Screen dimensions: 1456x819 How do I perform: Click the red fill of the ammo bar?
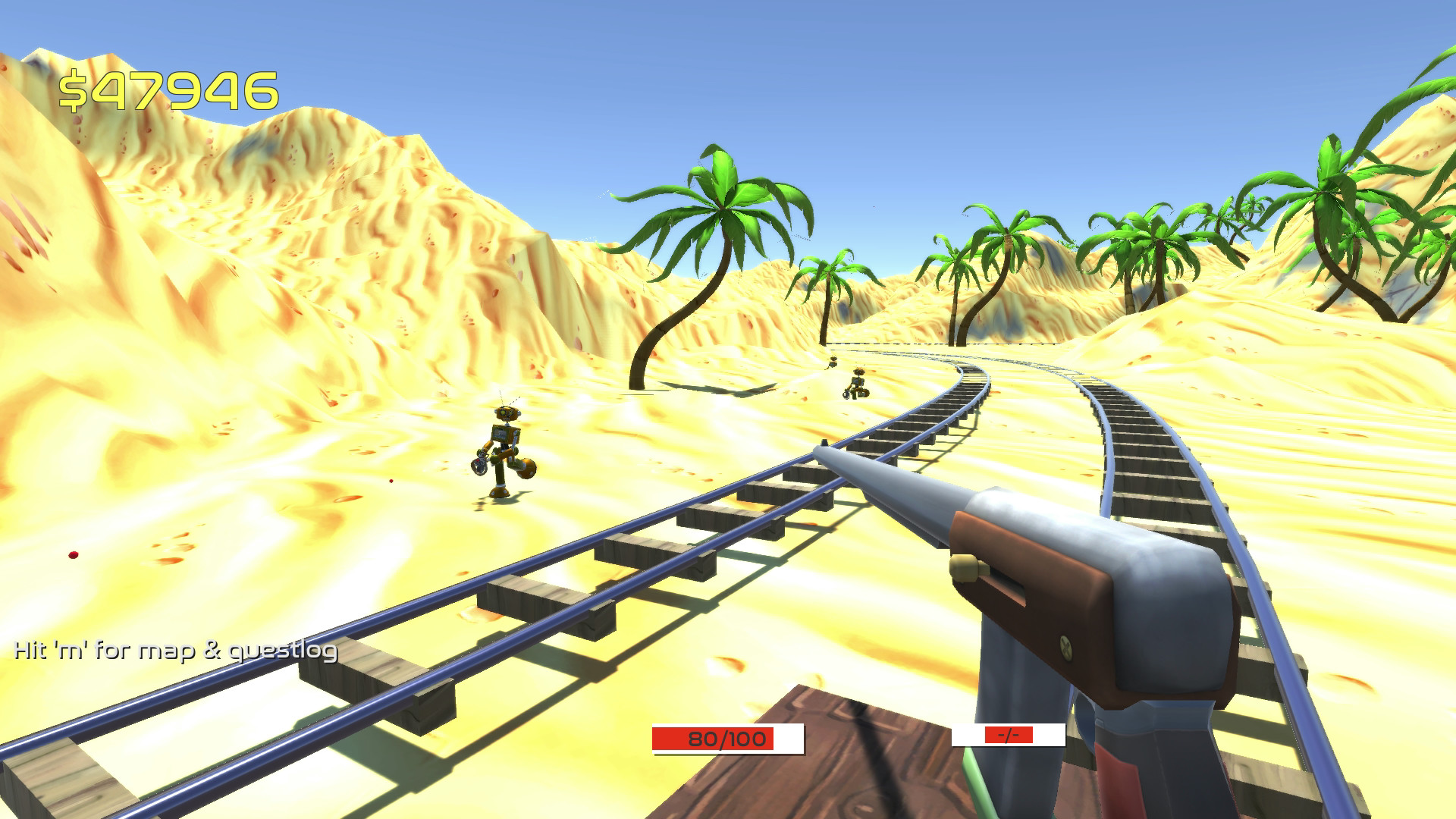(x=713, y=738)
